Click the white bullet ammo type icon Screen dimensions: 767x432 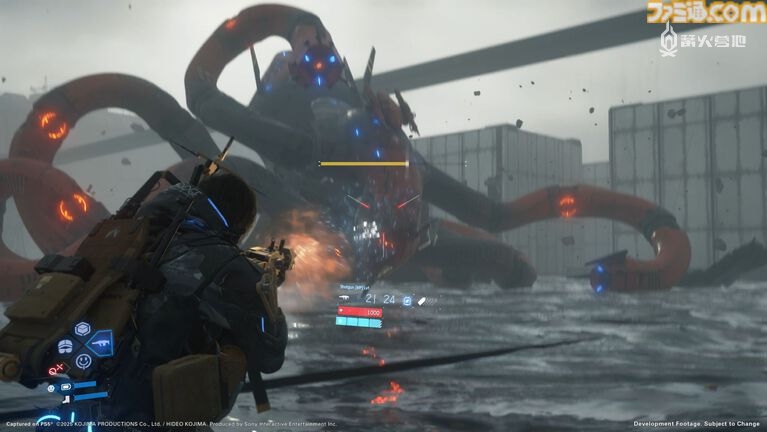tap(421, 299)
